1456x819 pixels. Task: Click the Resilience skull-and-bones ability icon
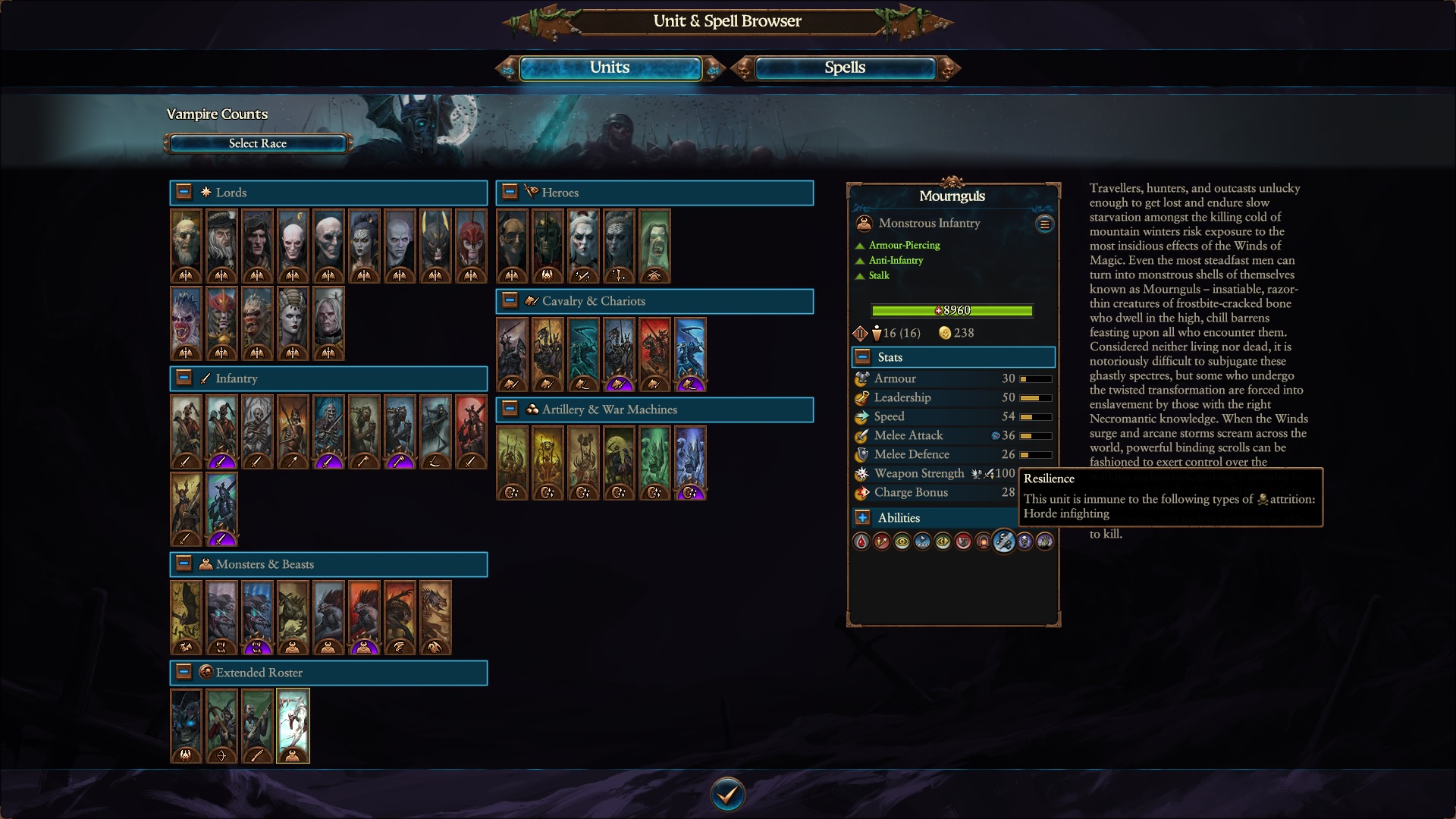point(1005,541)
